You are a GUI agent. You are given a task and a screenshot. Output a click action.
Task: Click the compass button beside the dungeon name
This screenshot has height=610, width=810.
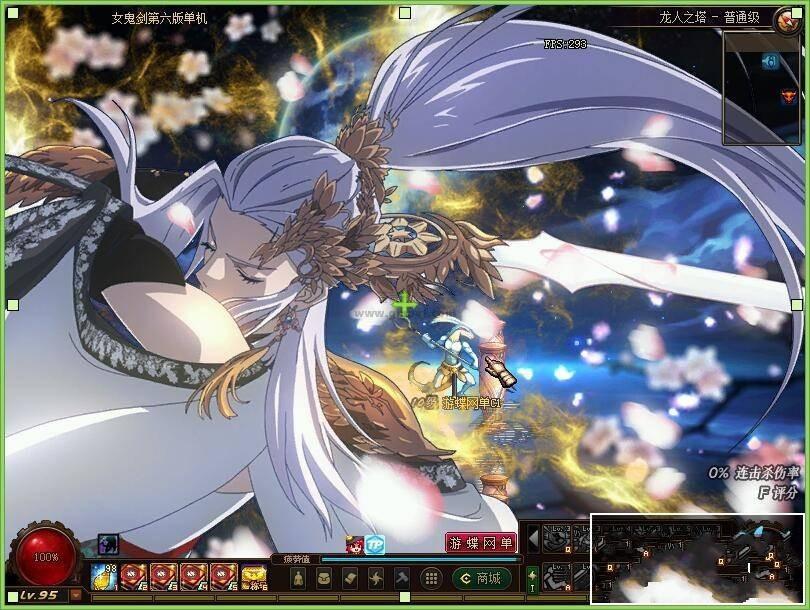pyautogui.click(x=788, y=18)
